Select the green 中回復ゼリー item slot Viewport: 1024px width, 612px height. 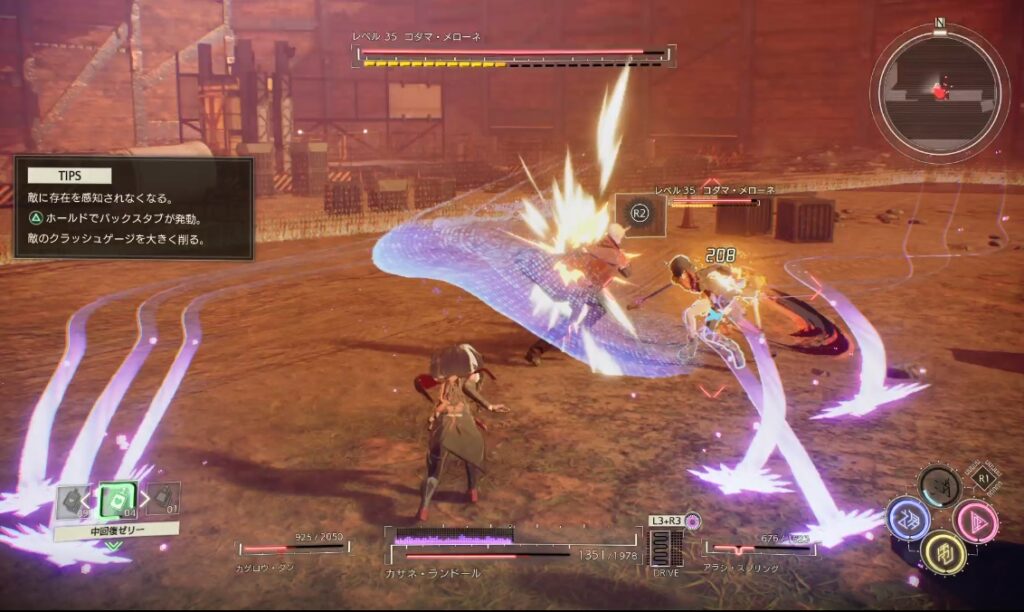117,500
